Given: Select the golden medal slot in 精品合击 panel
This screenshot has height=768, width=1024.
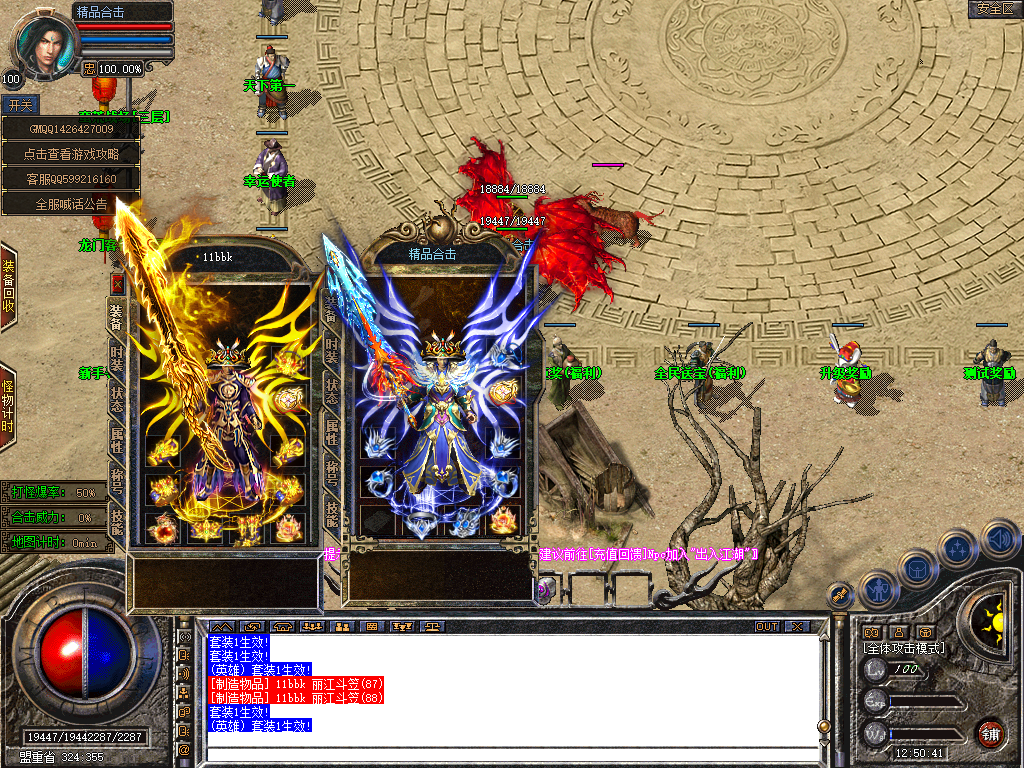Looking at the screenshot, I should click(504, 392).
